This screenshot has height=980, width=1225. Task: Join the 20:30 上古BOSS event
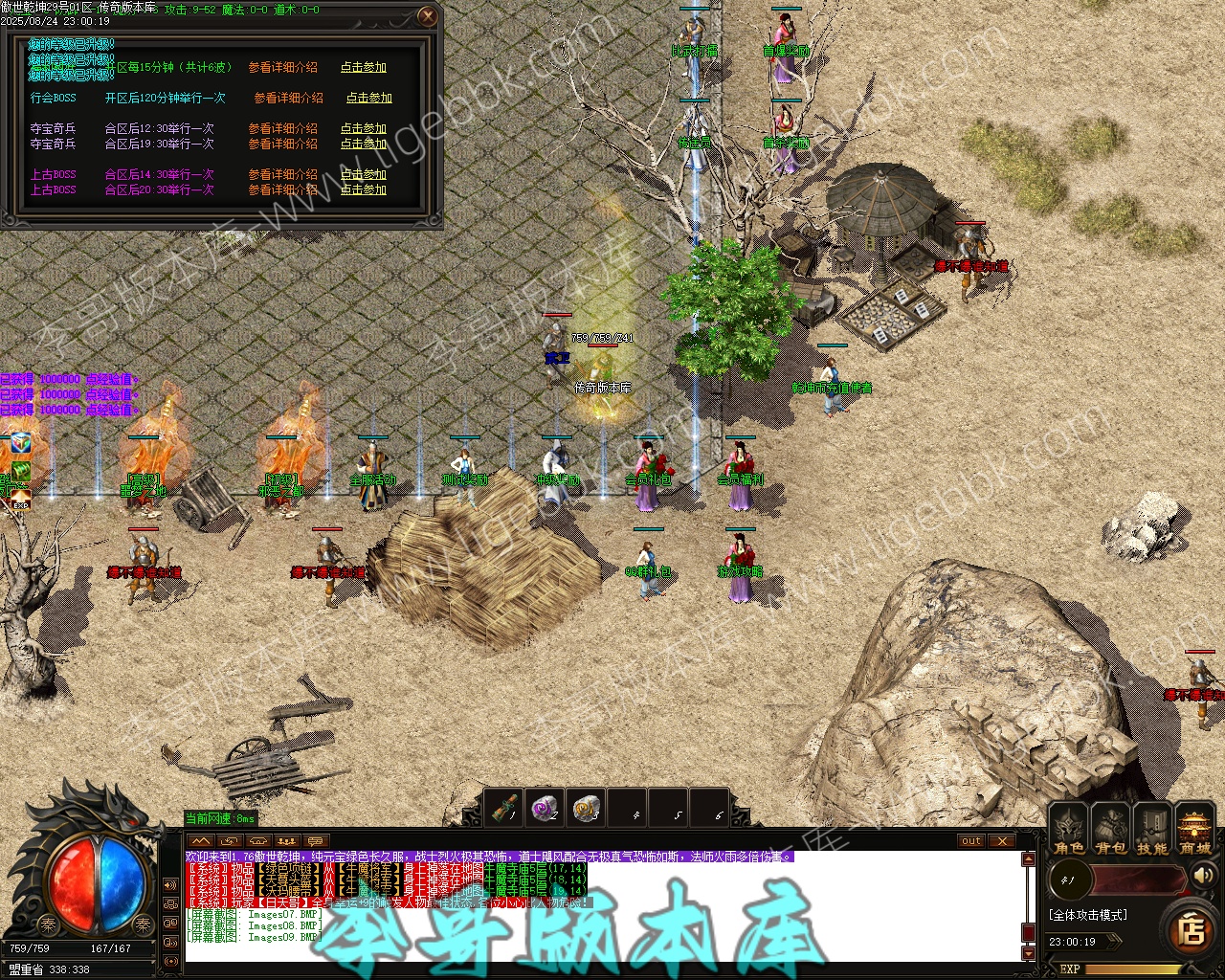[x=364, y=189]
